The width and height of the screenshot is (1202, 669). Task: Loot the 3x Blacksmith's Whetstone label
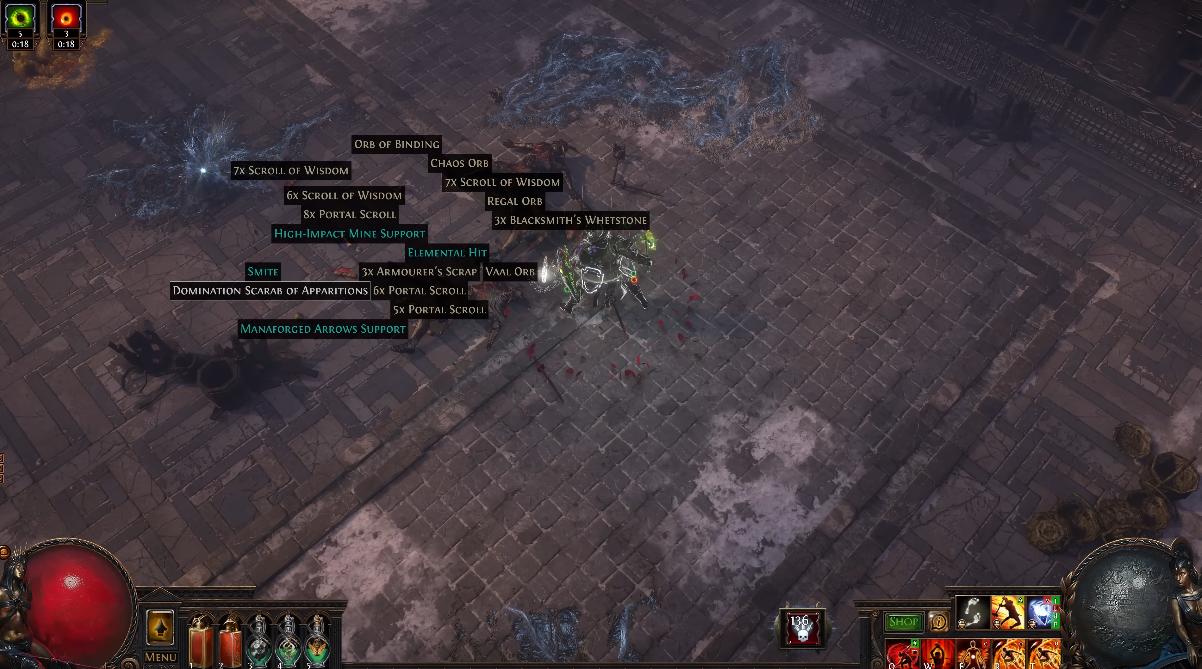point(570,220)
